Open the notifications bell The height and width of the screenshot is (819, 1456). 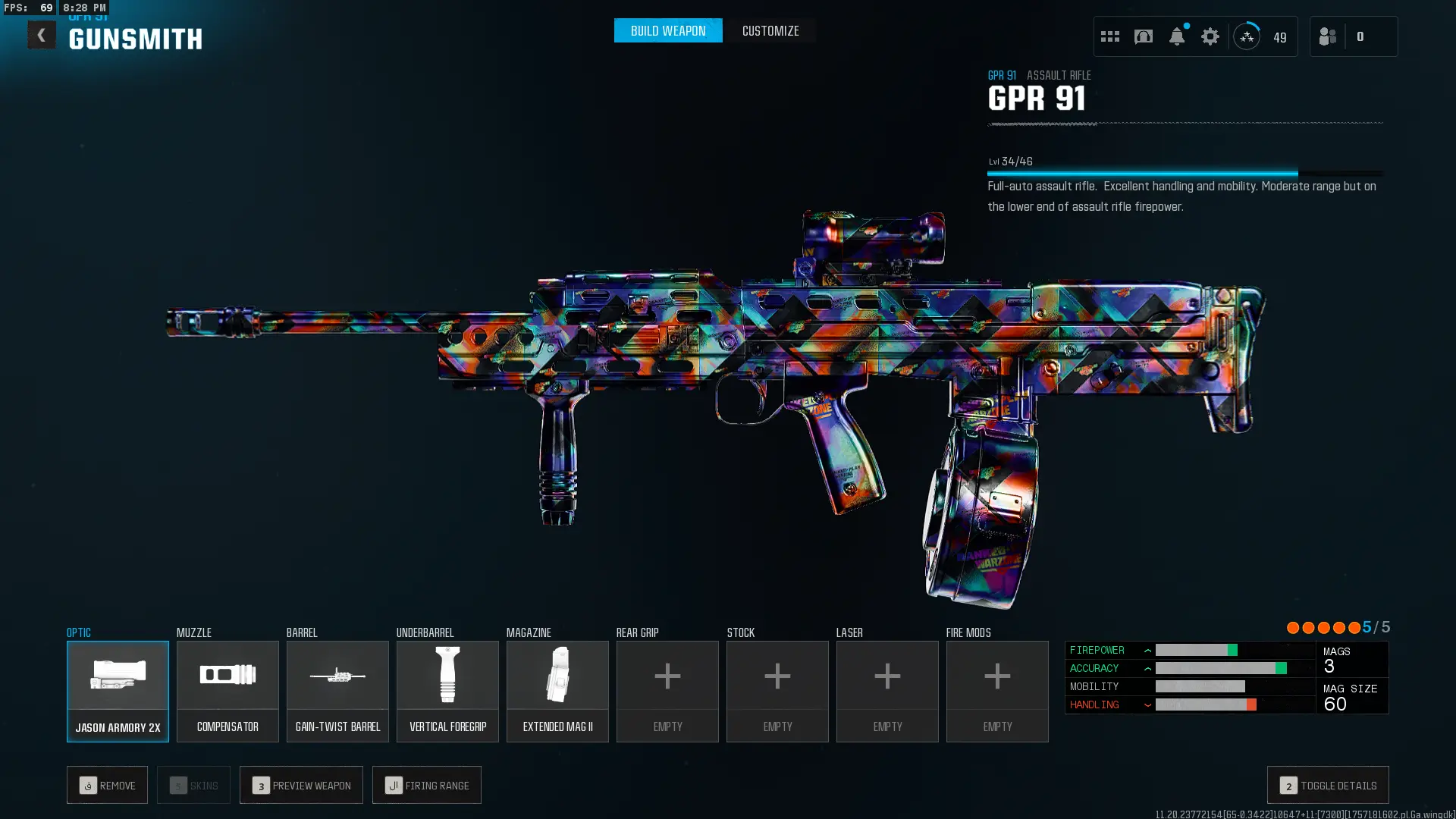tap(1177, 36)
